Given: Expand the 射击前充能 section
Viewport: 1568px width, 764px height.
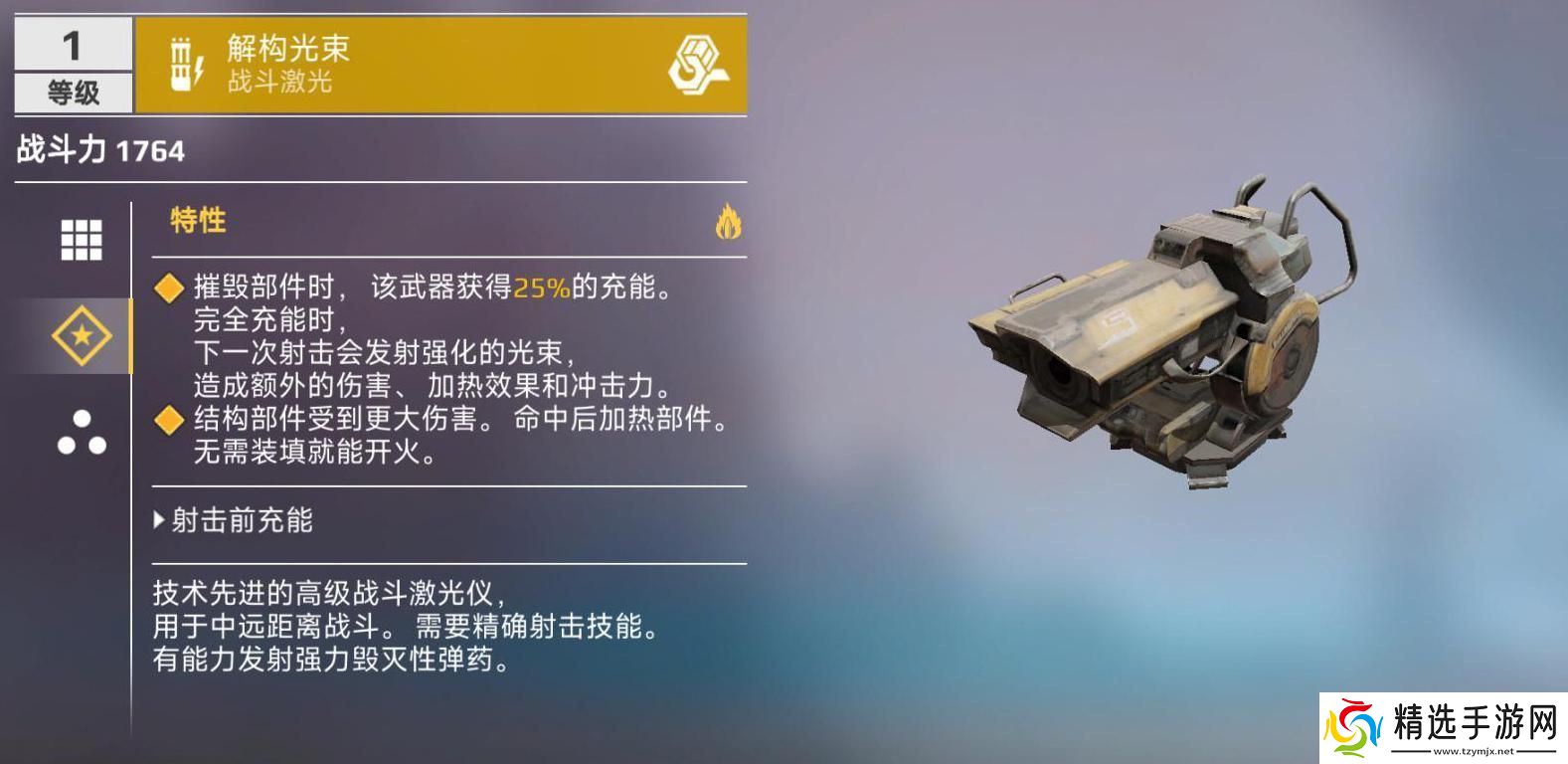Looking at the screenshot, I should pos(235,520).
